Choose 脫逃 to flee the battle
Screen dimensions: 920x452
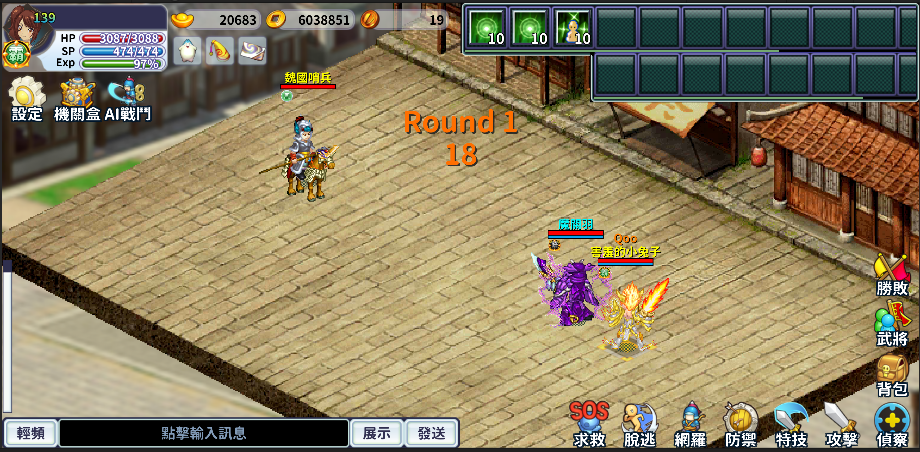[x=640, y=424]
